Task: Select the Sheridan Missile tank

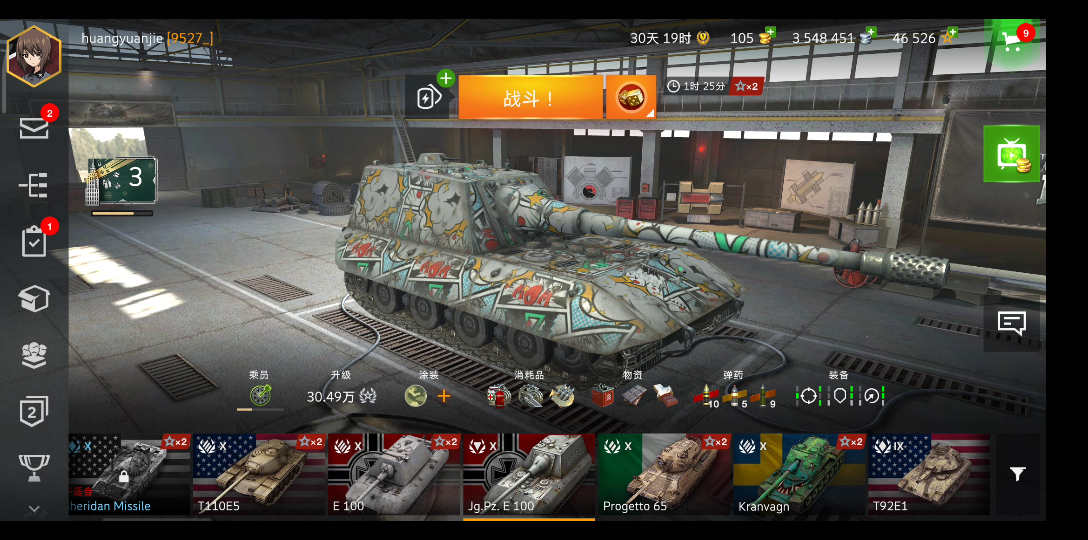Action: (129, 474)
